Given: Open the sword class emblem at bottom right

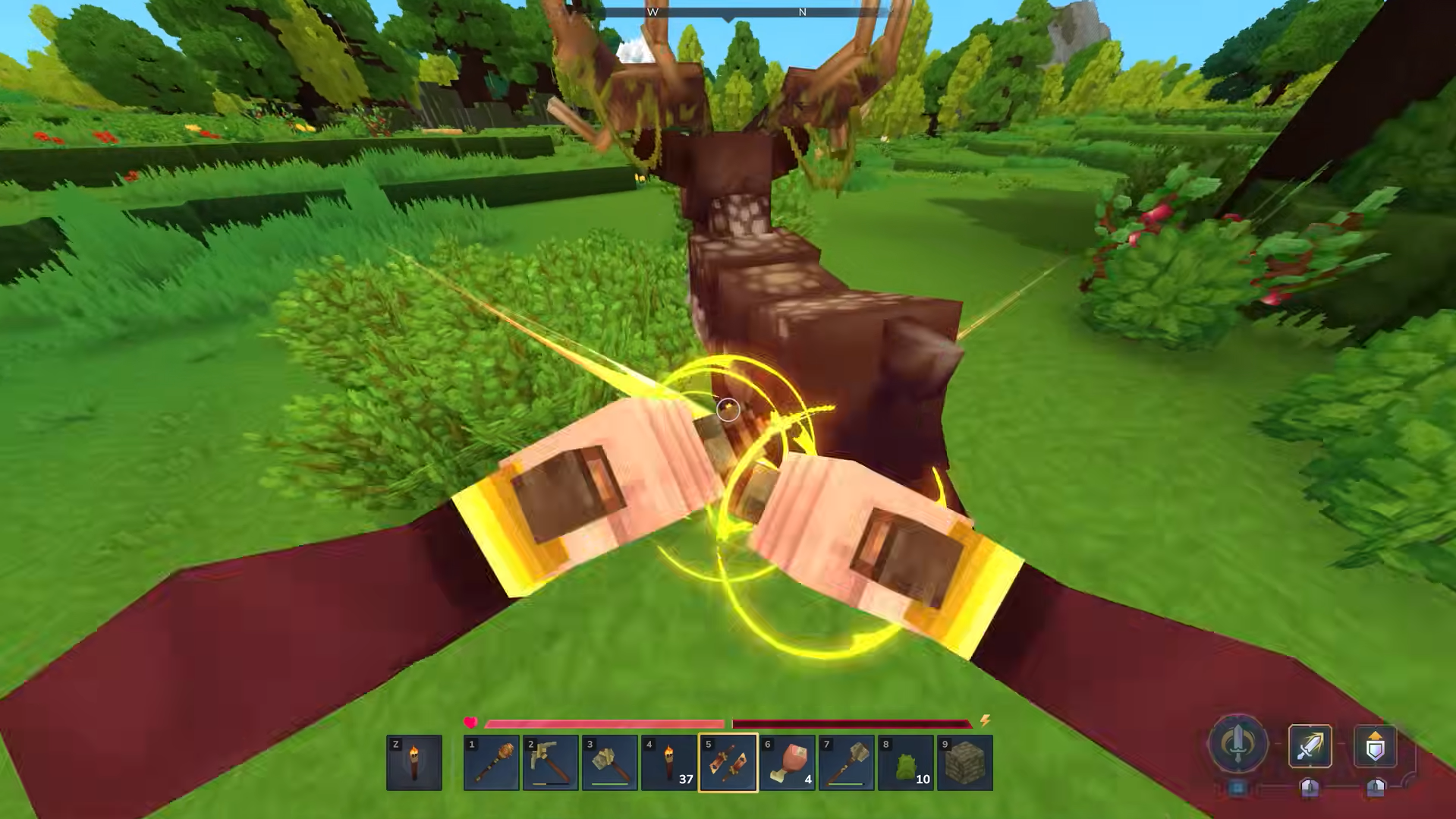Looking at the screenshot, I should 1237,747.
